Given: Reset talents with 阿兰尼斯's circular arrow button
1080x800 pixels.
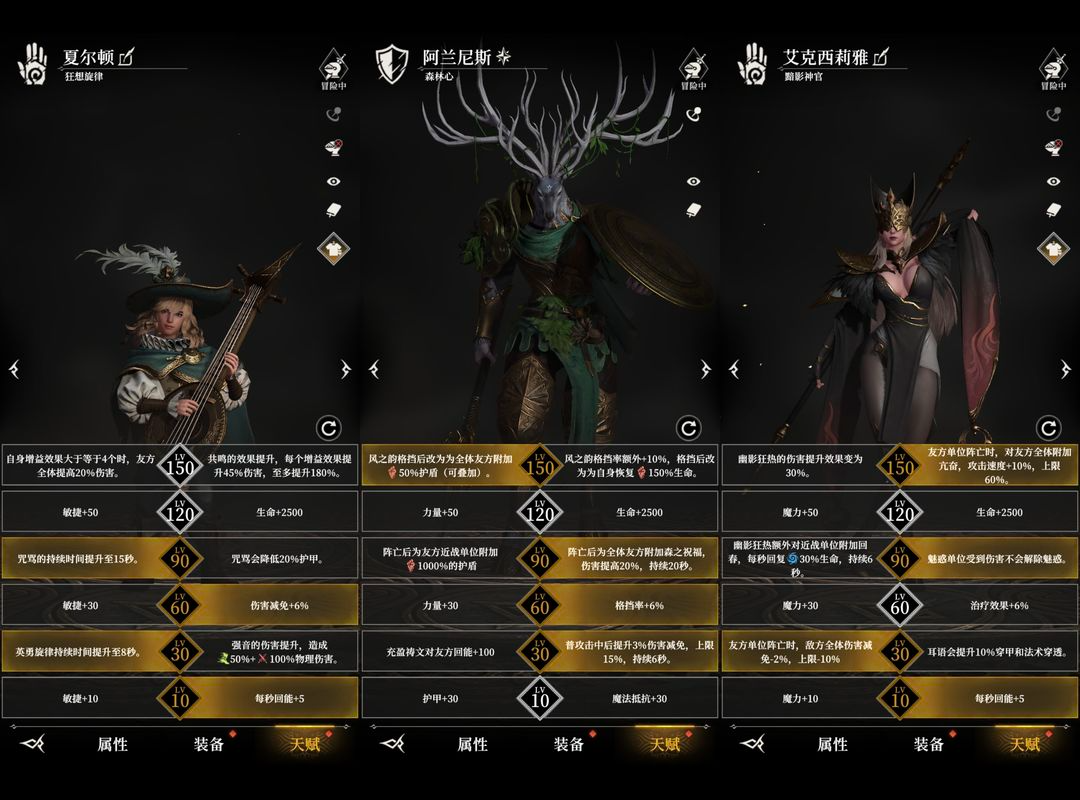Looking at the screenshot, I should click(688, 429).
